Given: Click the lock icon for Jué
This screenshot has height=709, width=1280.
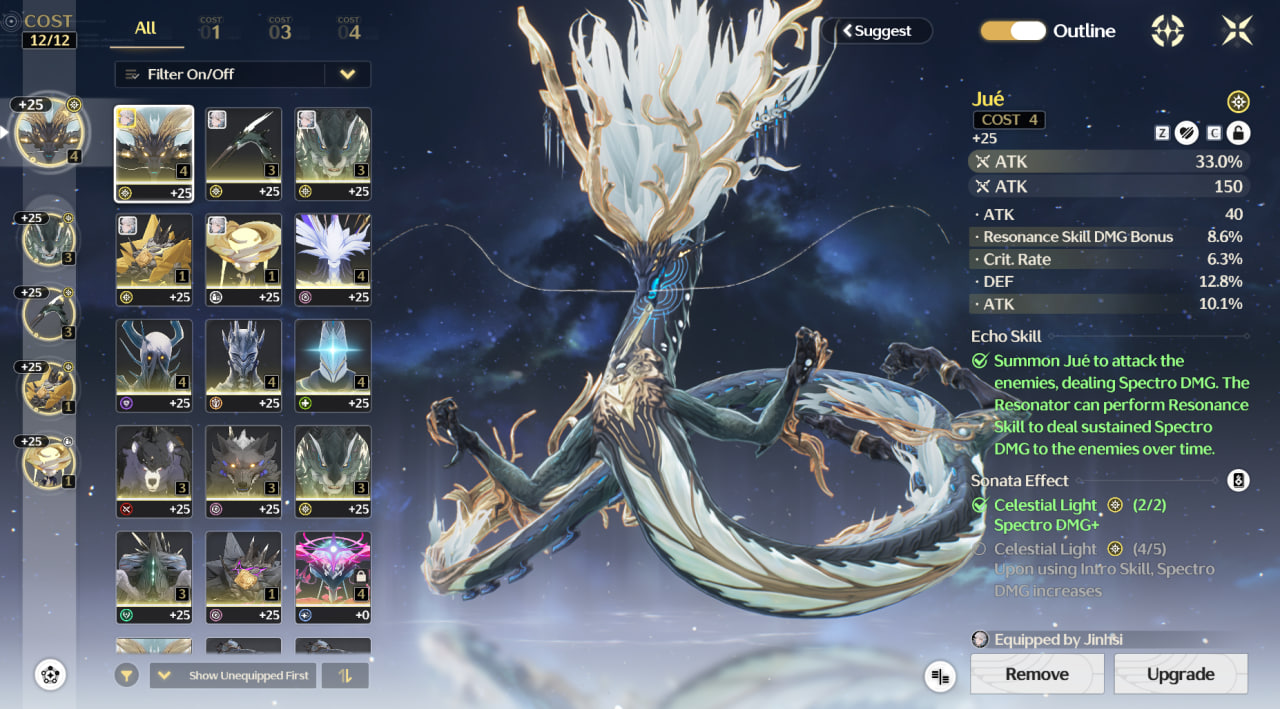Looking at the screenshot, I should [1238, 132].
